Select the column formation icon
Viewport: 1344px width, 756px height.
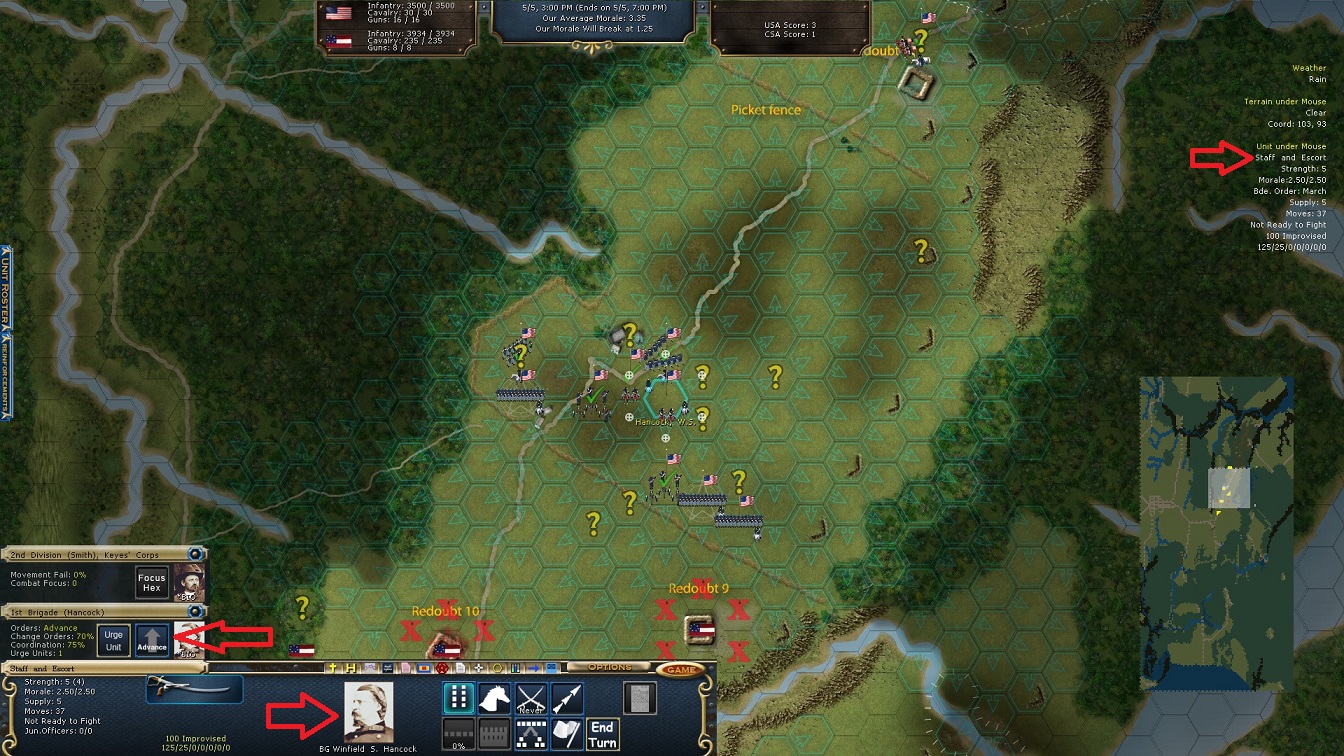(x=458, y=698)
